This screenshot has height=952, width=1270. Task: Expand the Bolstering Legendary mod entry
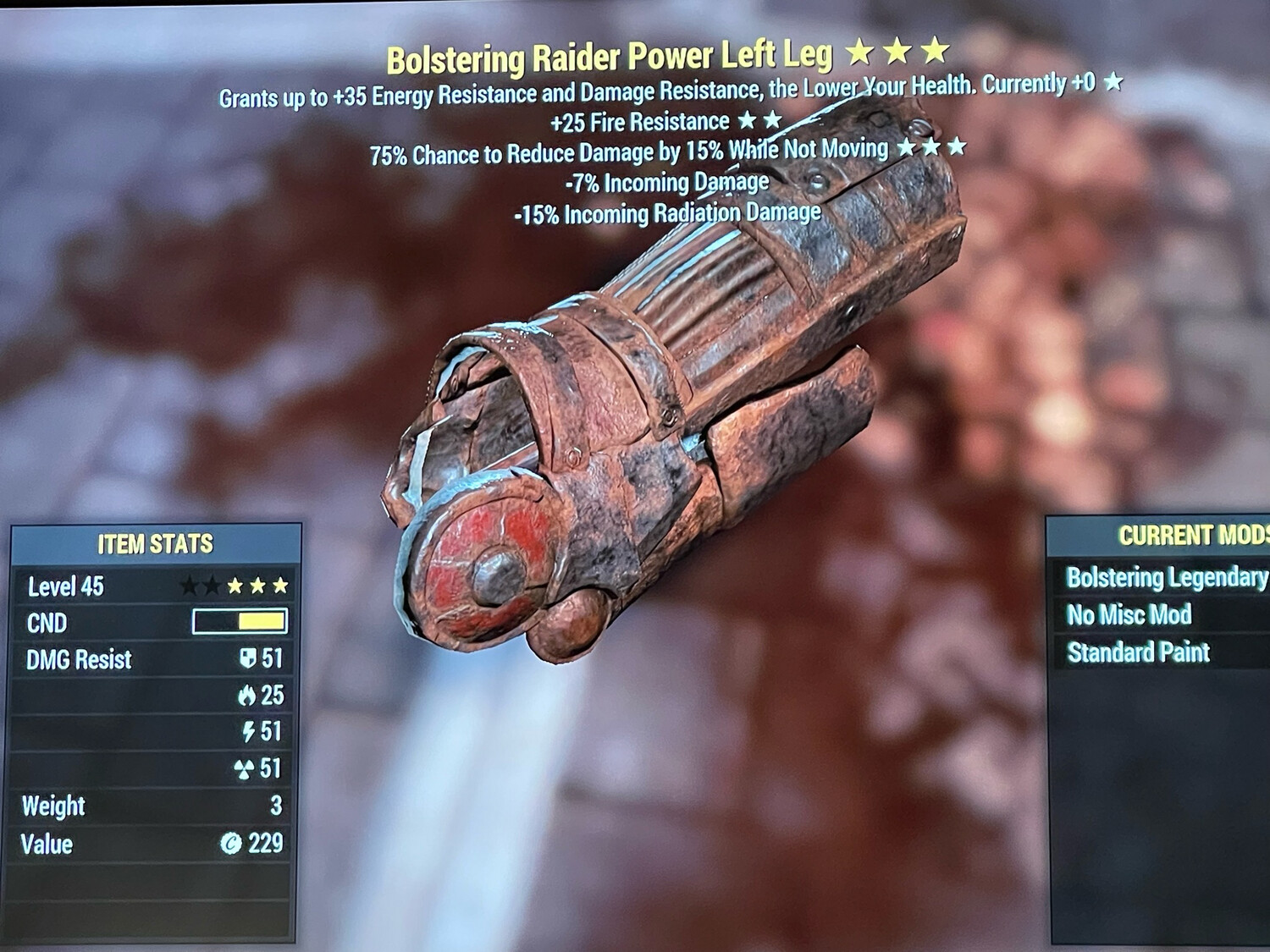click(x=1162, y=578)
